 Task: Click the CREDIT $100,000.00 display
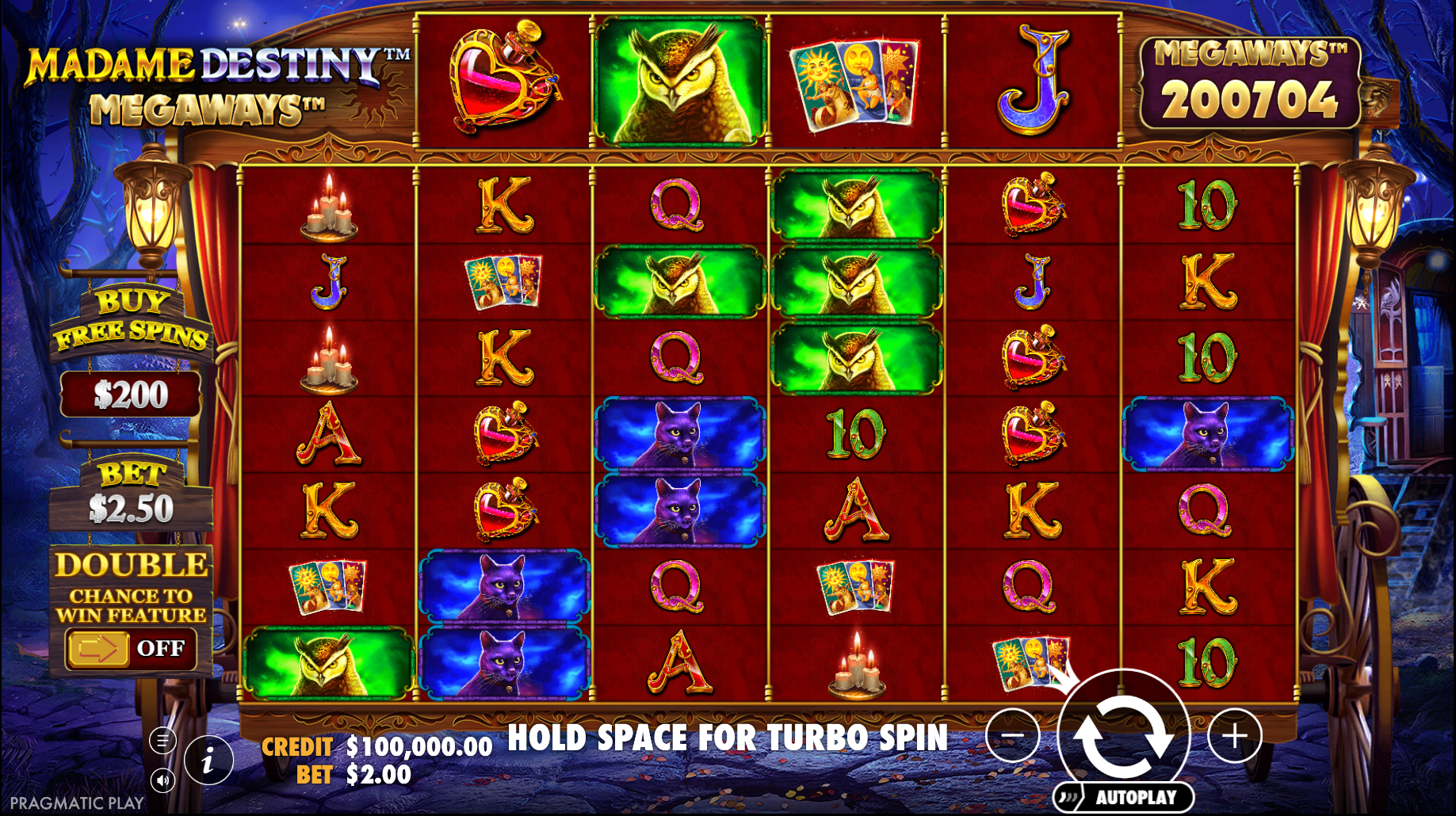pyautogui.click(x=378, y=745)
